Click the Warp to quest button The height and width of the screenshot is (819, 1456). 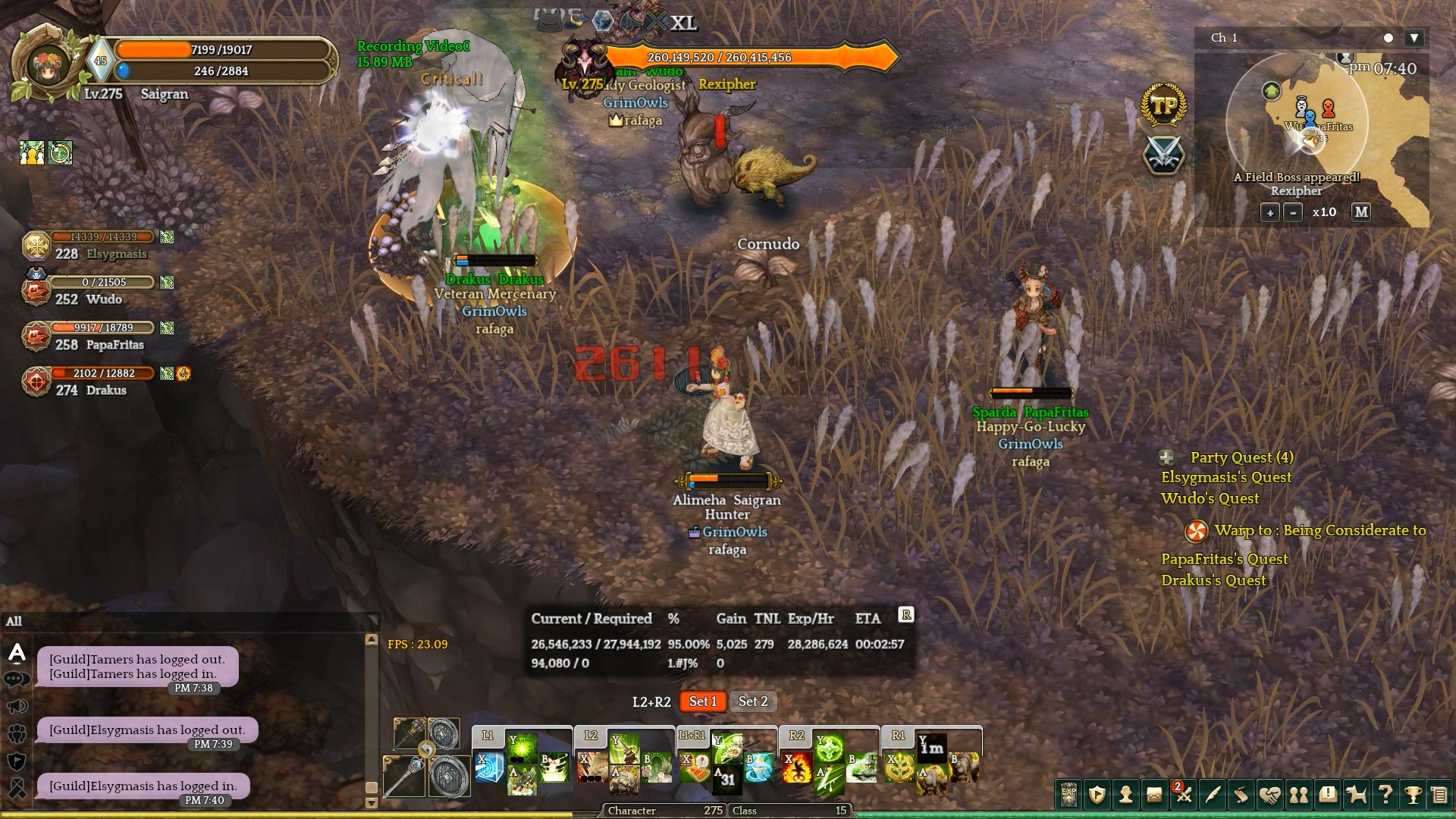click(1196, 531)
